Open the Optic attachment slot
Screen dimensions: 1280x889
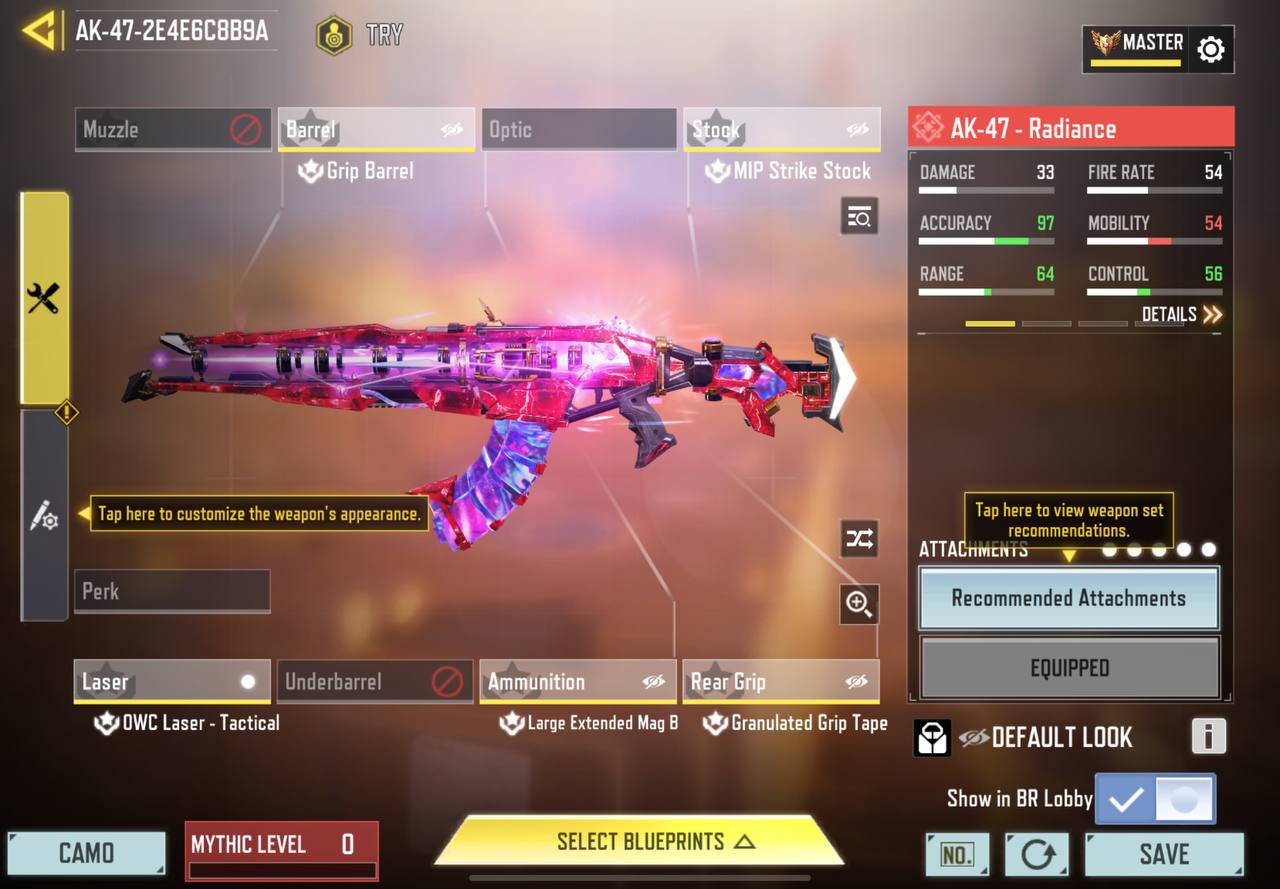click(579, 130)
